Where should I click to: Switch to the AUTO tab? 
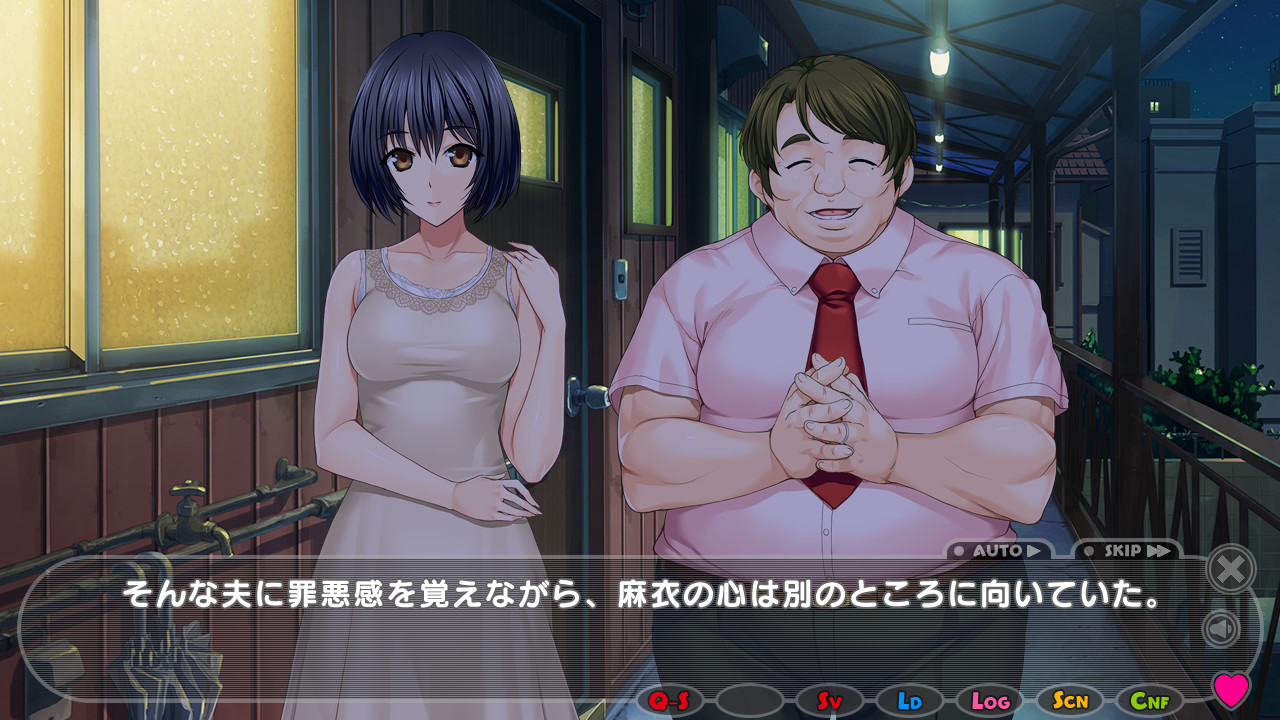[1000, 549]
